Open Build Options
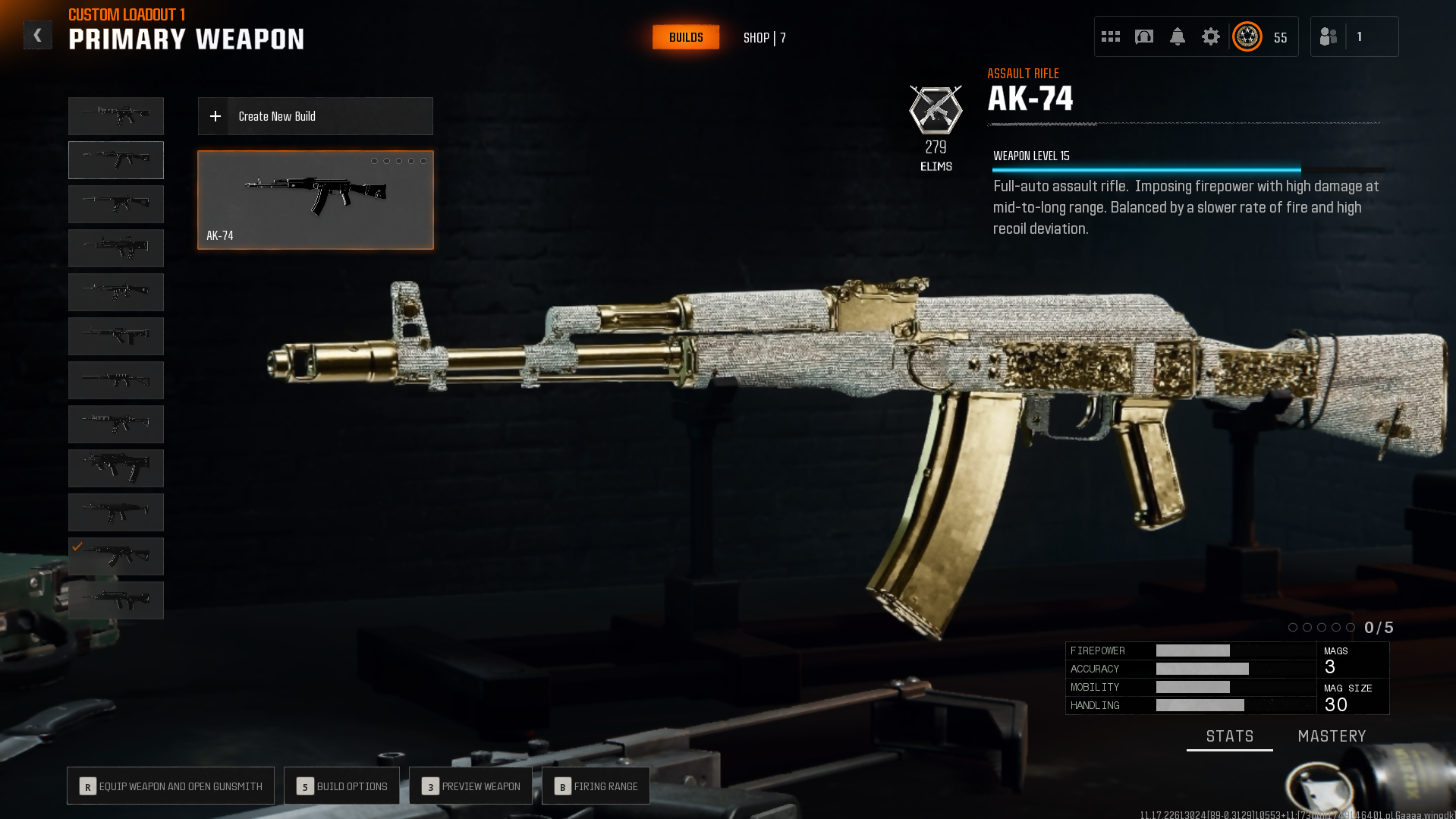This screenshot has width=1456, height=819. [341, 786]
